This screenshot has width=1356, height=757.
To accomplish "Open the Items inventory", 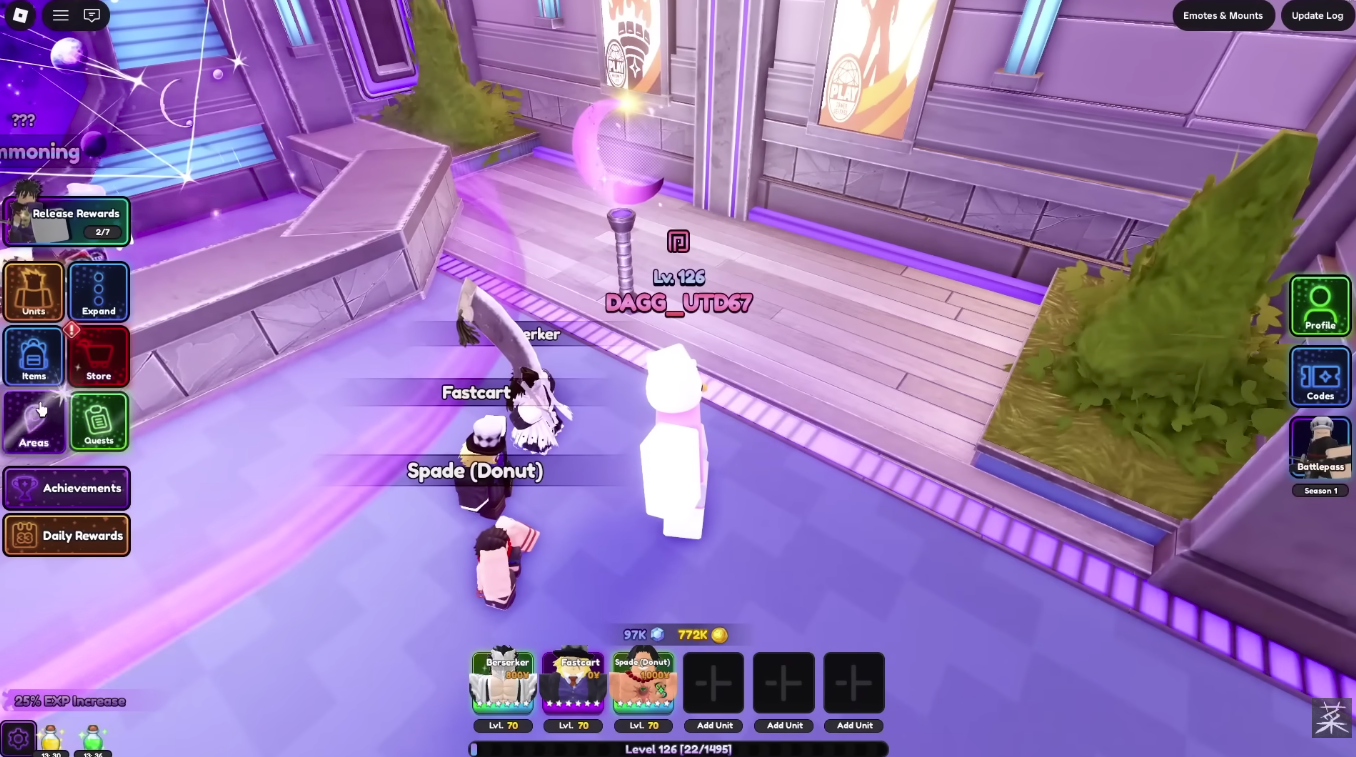I will [33, 356].
